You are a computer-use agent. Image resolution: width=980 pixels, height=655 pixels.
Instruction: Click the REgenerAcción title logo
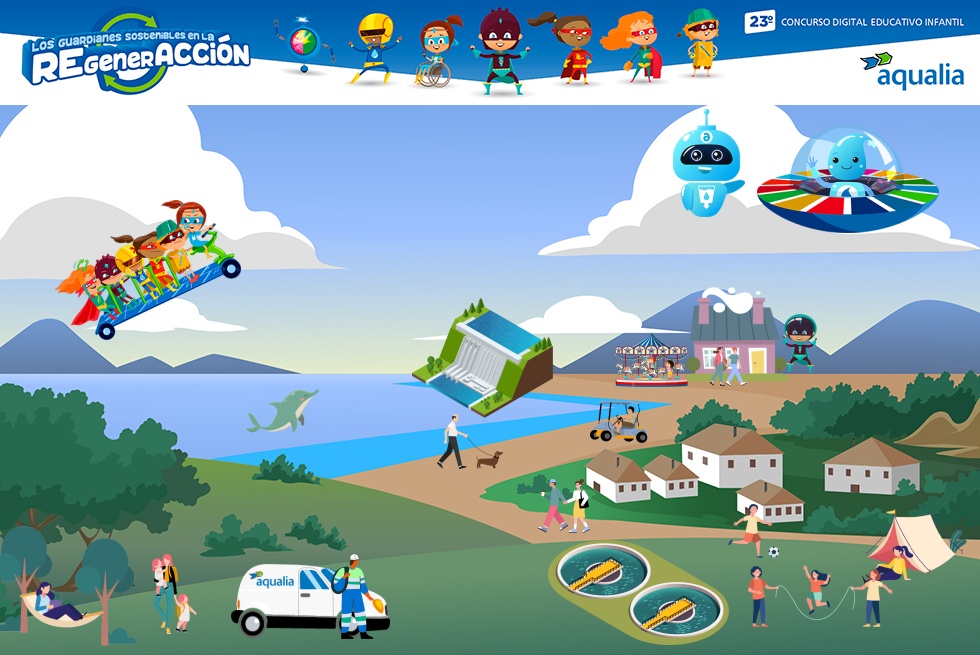tap(136, 54)
